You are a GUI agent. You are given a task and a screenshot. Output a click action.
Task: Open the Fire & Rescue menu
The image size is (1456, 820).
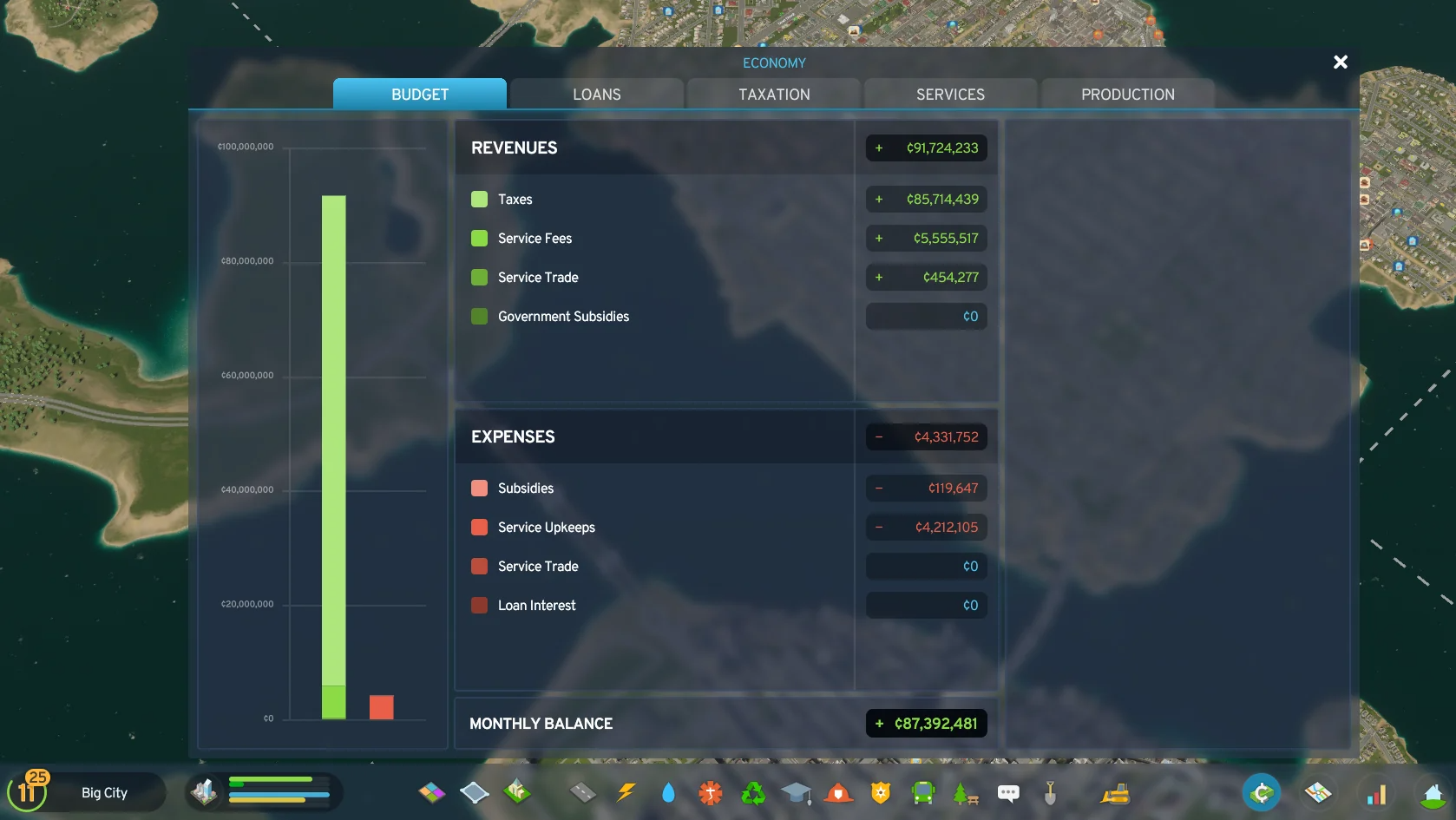pos(838,792)
